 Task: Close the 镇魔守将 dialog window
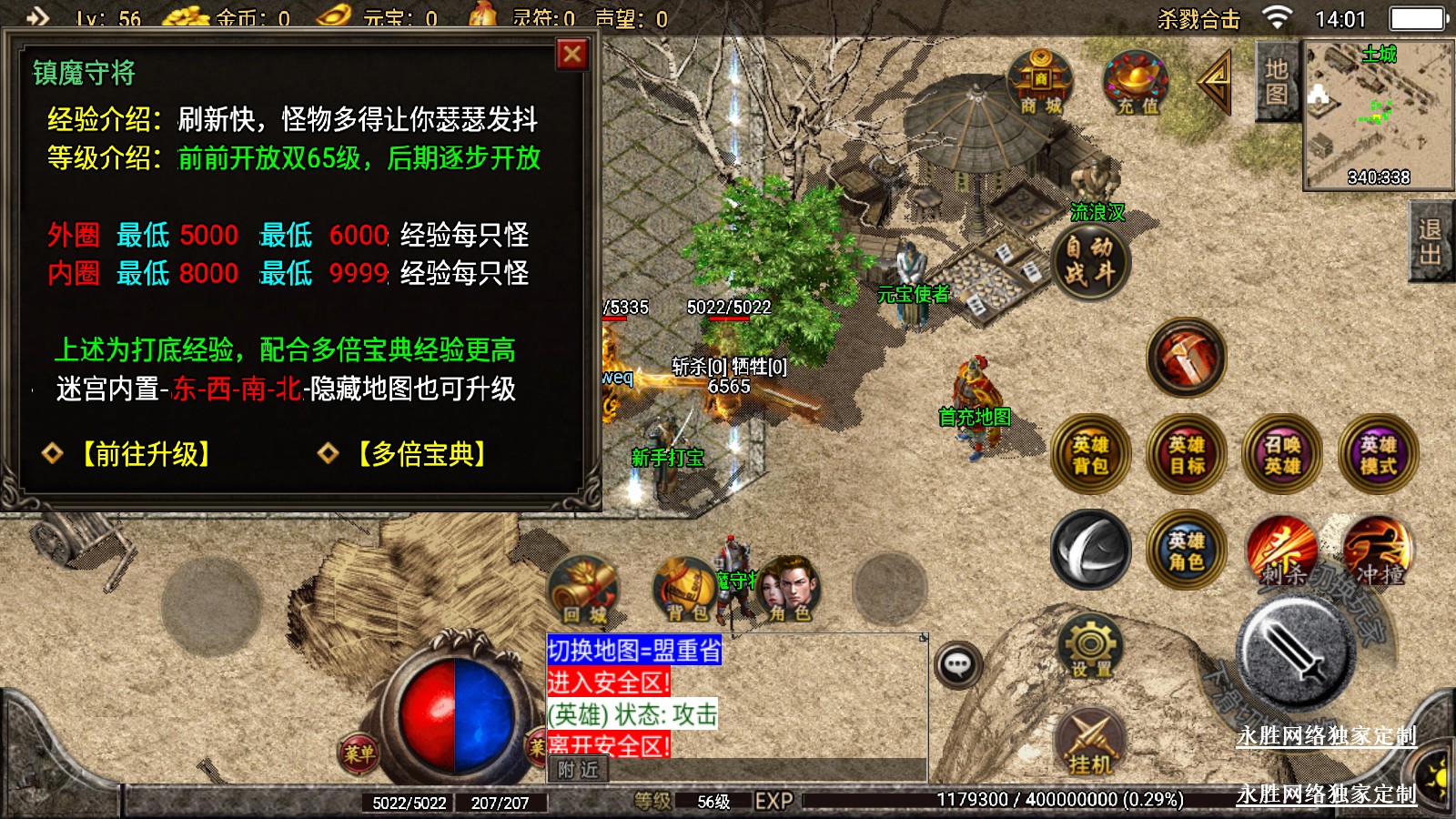tap(572, 55)
